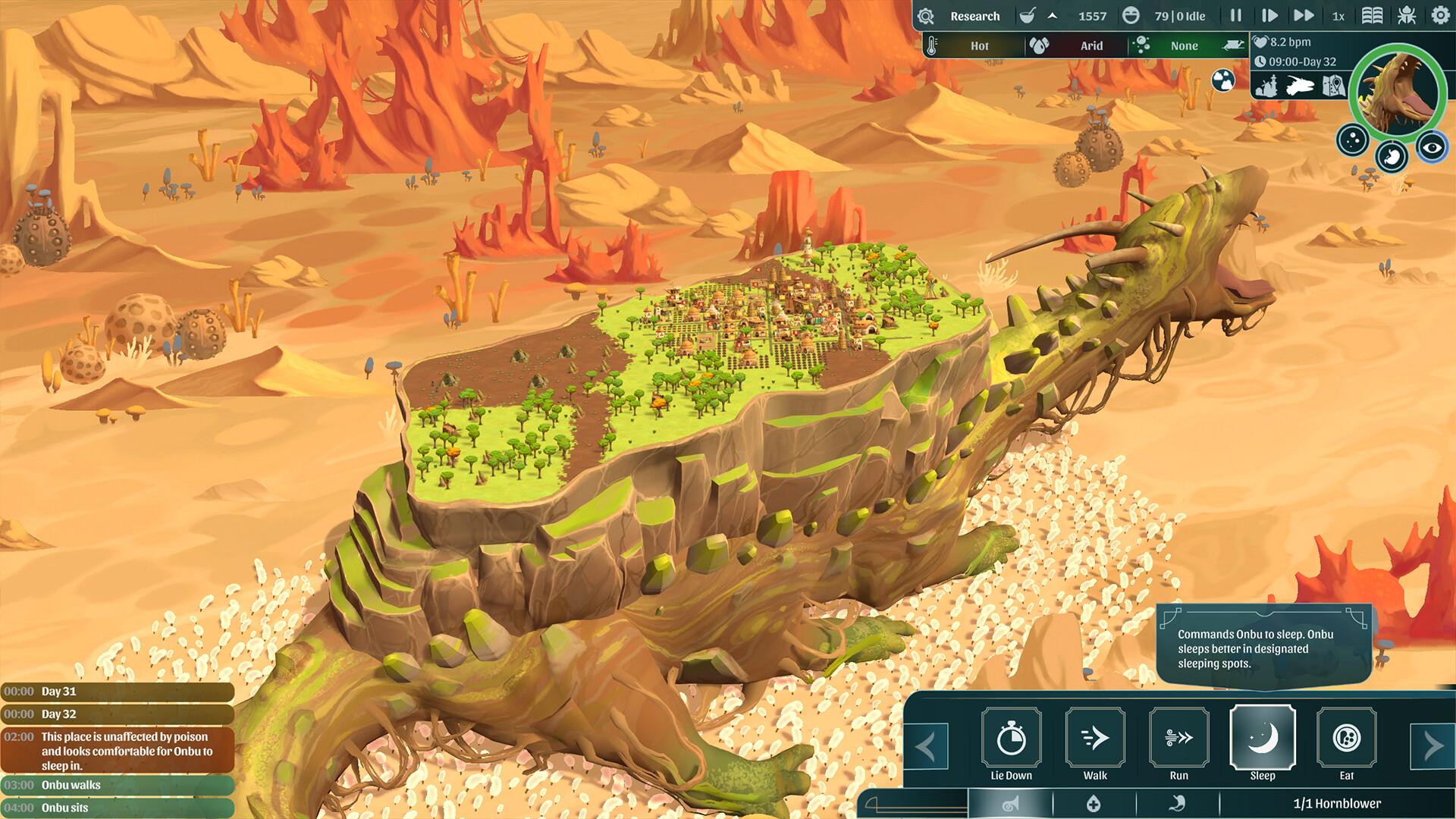The width and height of the screenshot is (1456, 819).
Task: Browse right through Onbu commands arrow
Action: point(1436,745)
